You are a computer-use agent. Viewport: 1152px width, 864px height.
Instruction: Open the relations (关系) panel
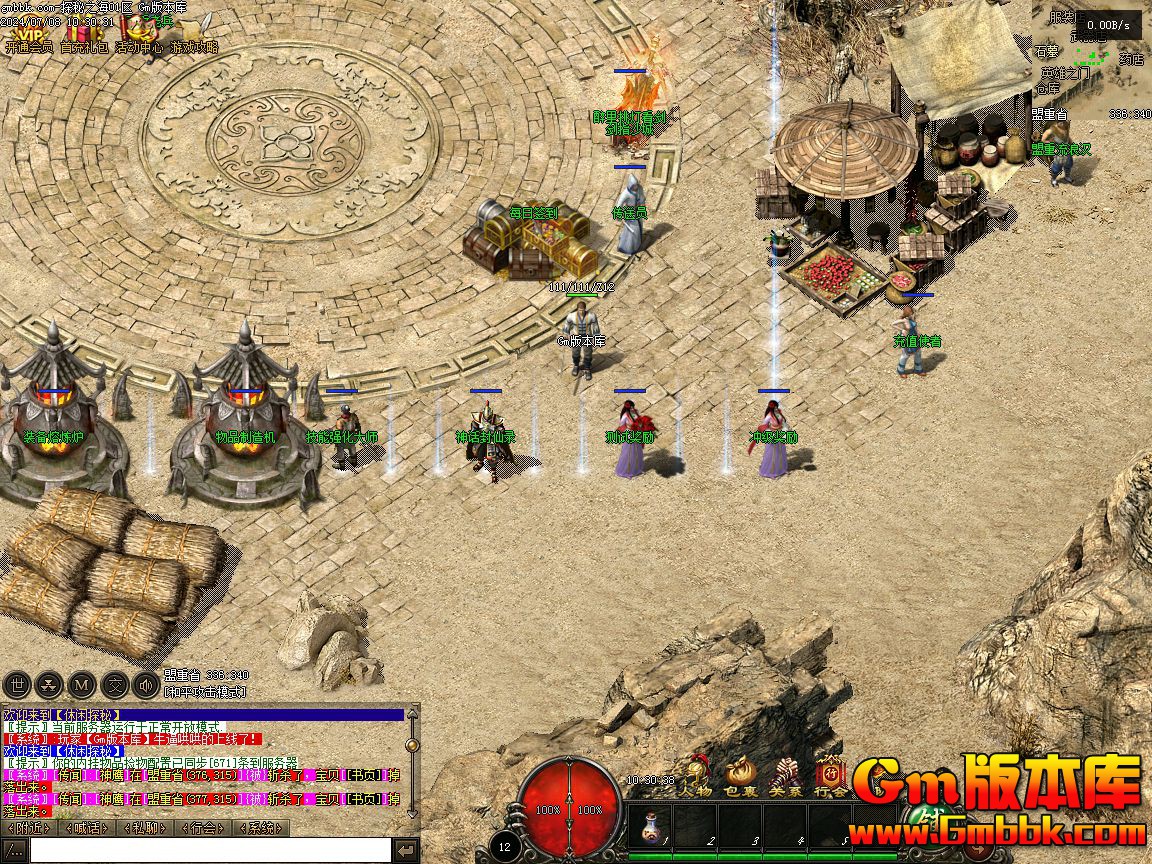point(786,775)
